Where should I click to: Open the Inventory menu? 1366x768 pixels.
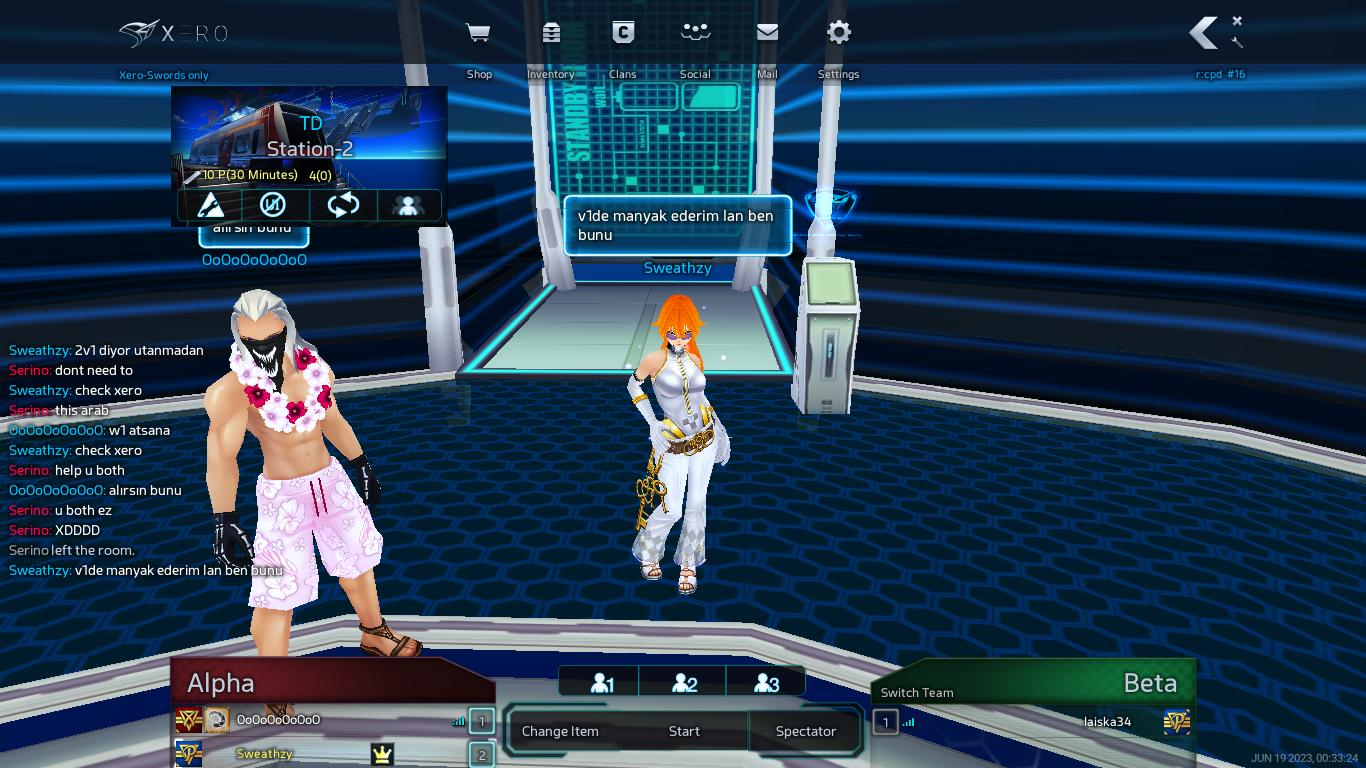point(551,33)
